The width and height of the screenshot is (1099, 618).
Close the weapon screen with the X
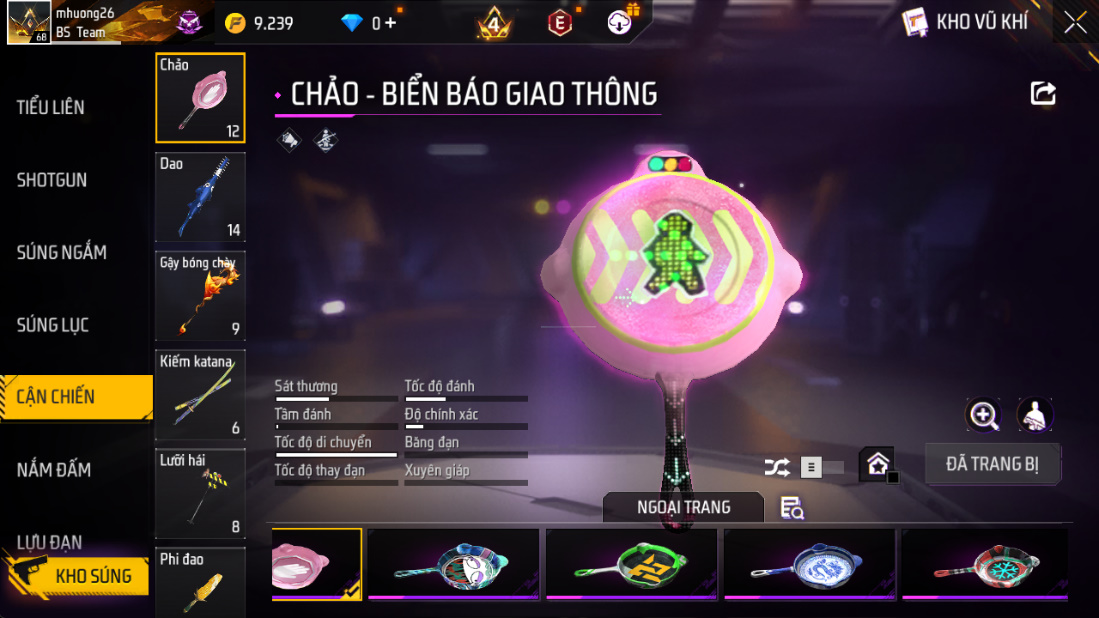tap(1075, 22)
